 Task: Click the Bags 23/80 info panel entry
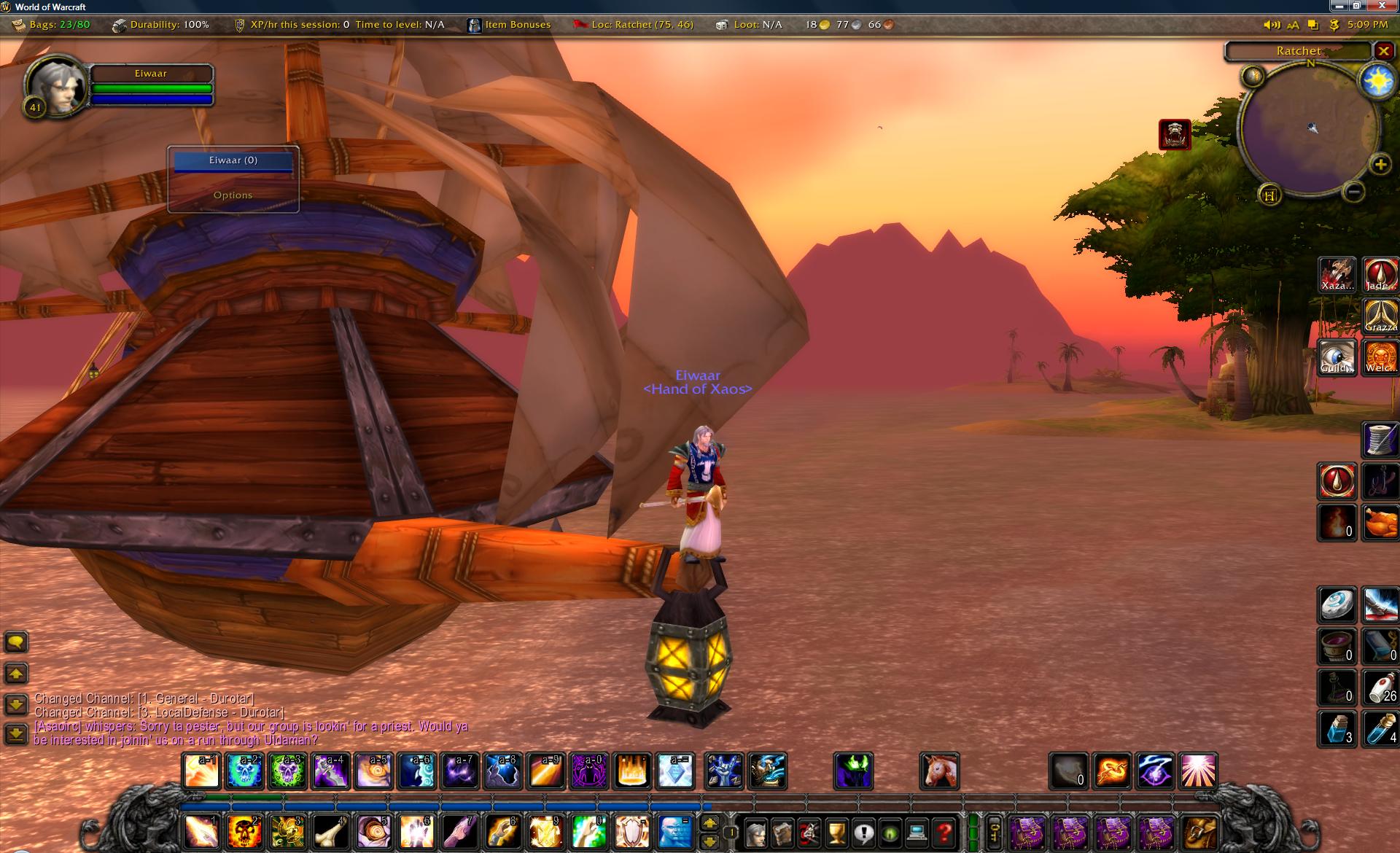pyautogui.click(x=51, y=25)
